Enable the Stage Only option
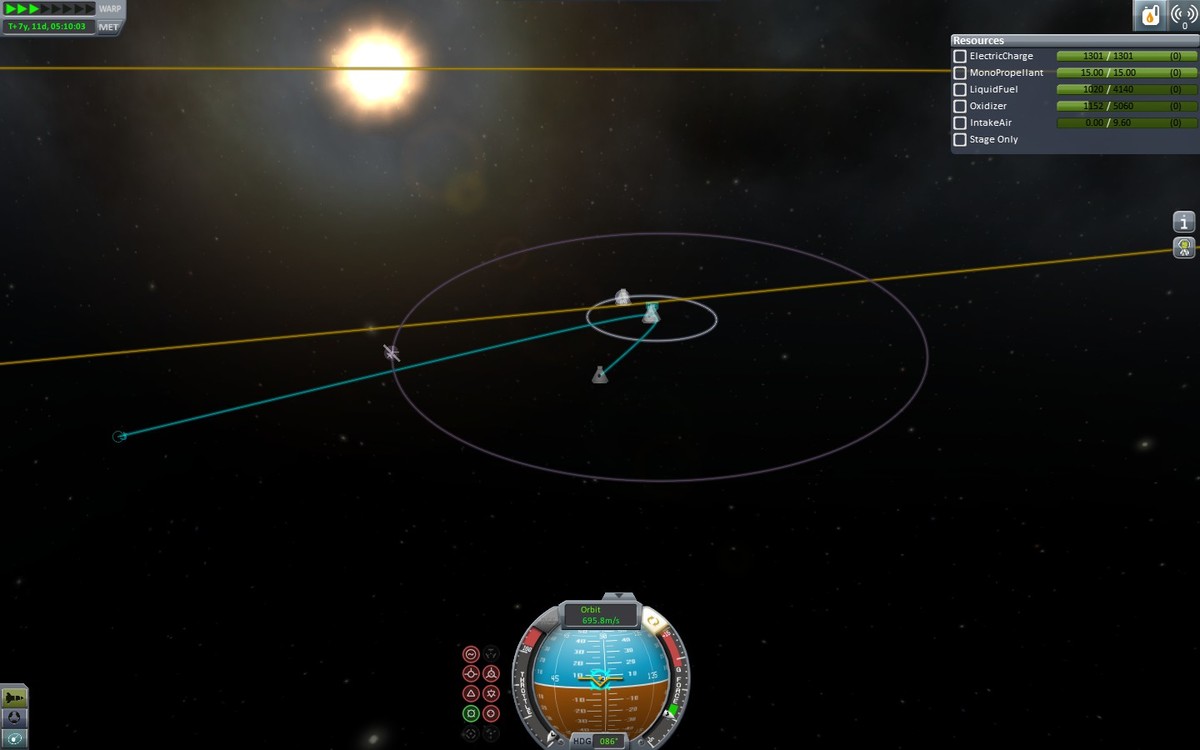This screenshot has height=750, width=1200. click(x=960, y=140)
